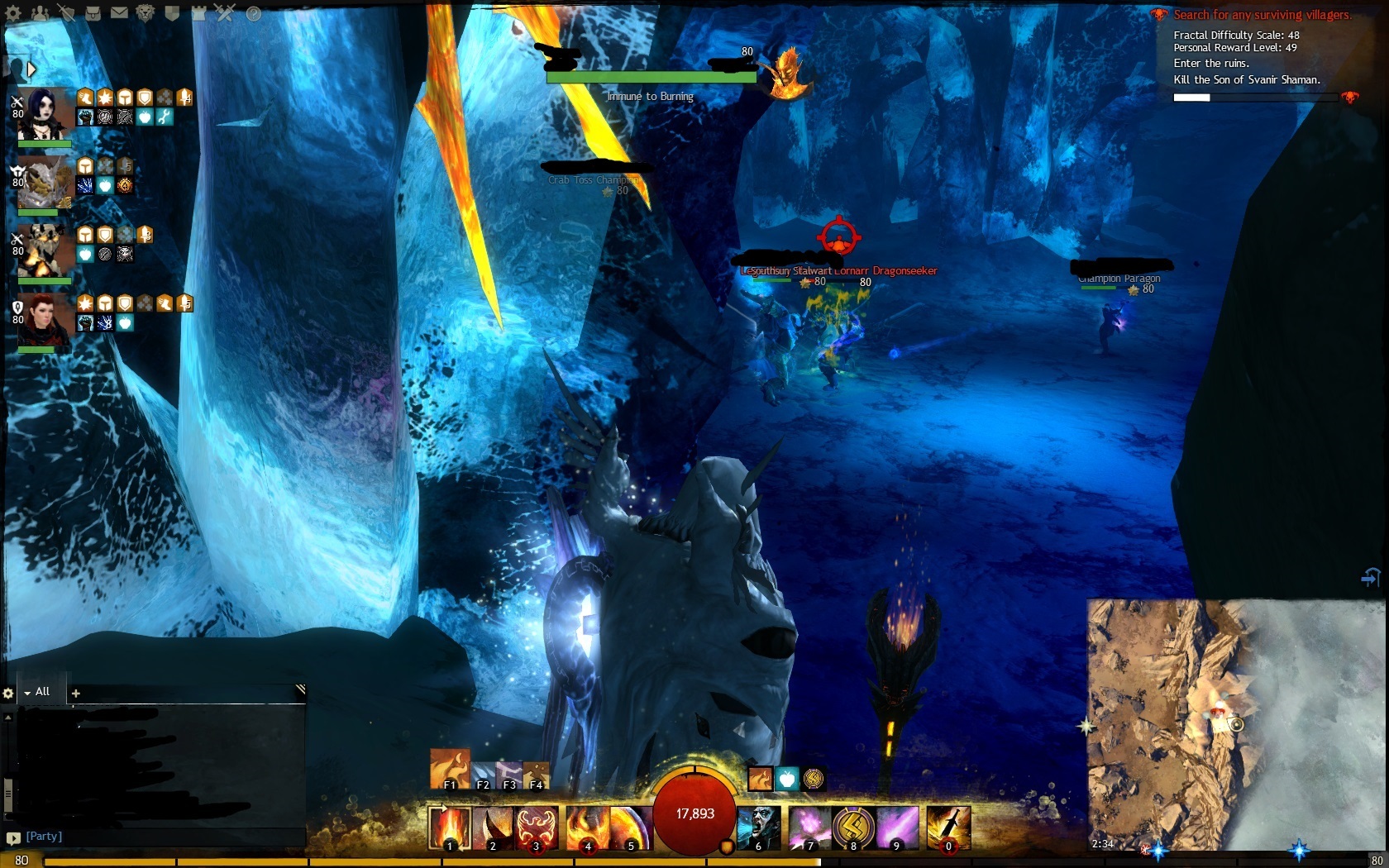1389x868 pixels.
Task: Open the inventory bag icon
Action: (x=93, y=13)
